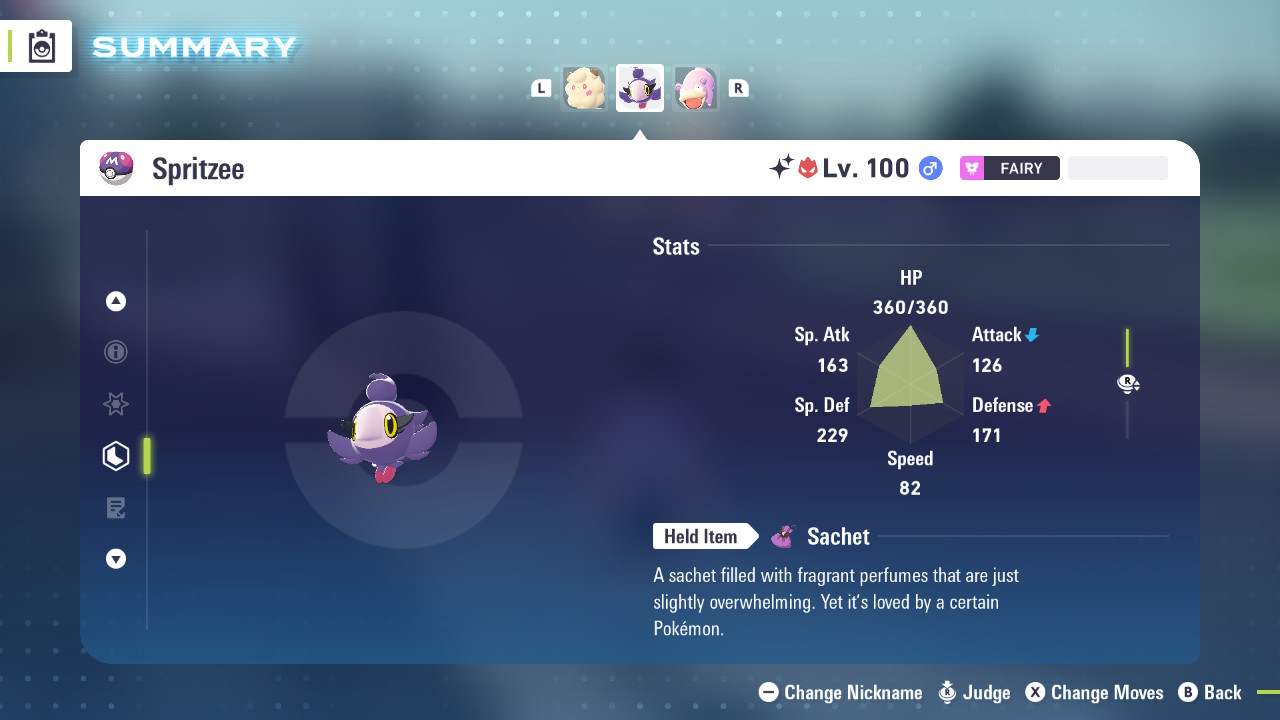Click the Master Ball icon beside Spritzee

(117, 168)
